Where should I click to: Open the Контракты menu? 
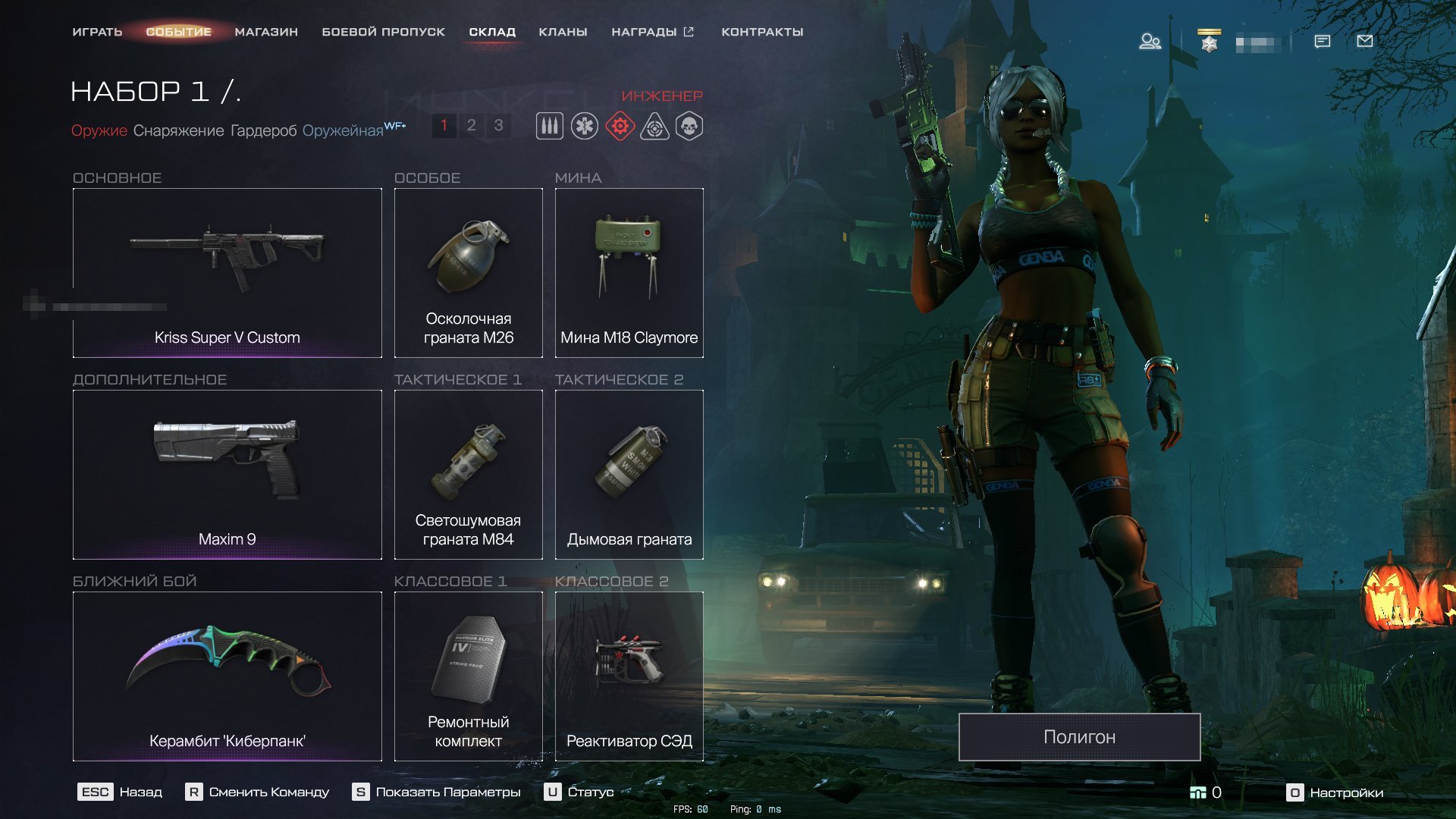[x=762, y=32]
